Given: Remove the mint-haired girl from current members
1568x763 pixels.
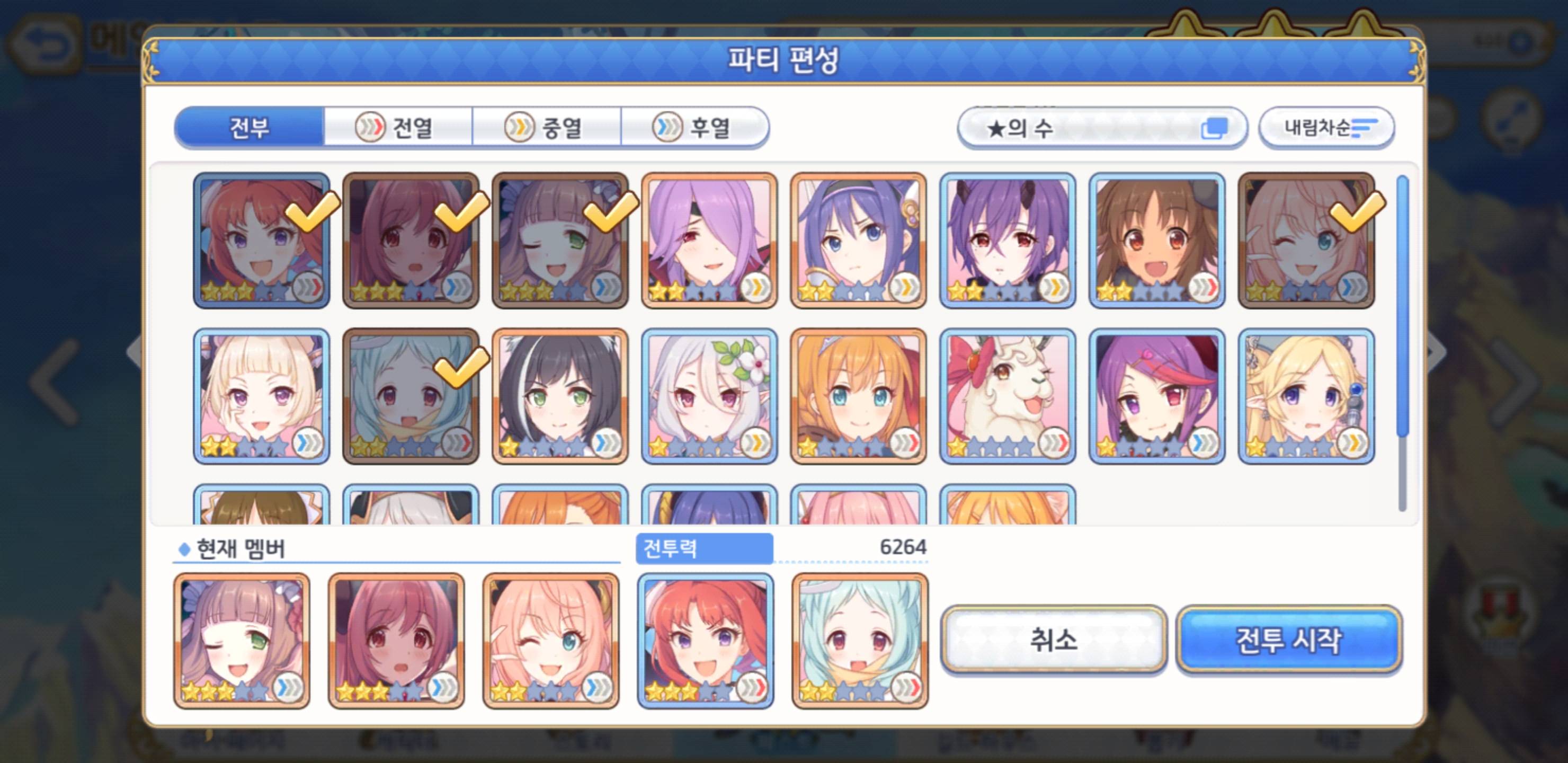Looking at the screenshot, I should pyautogui.click(x=859, y=641).
